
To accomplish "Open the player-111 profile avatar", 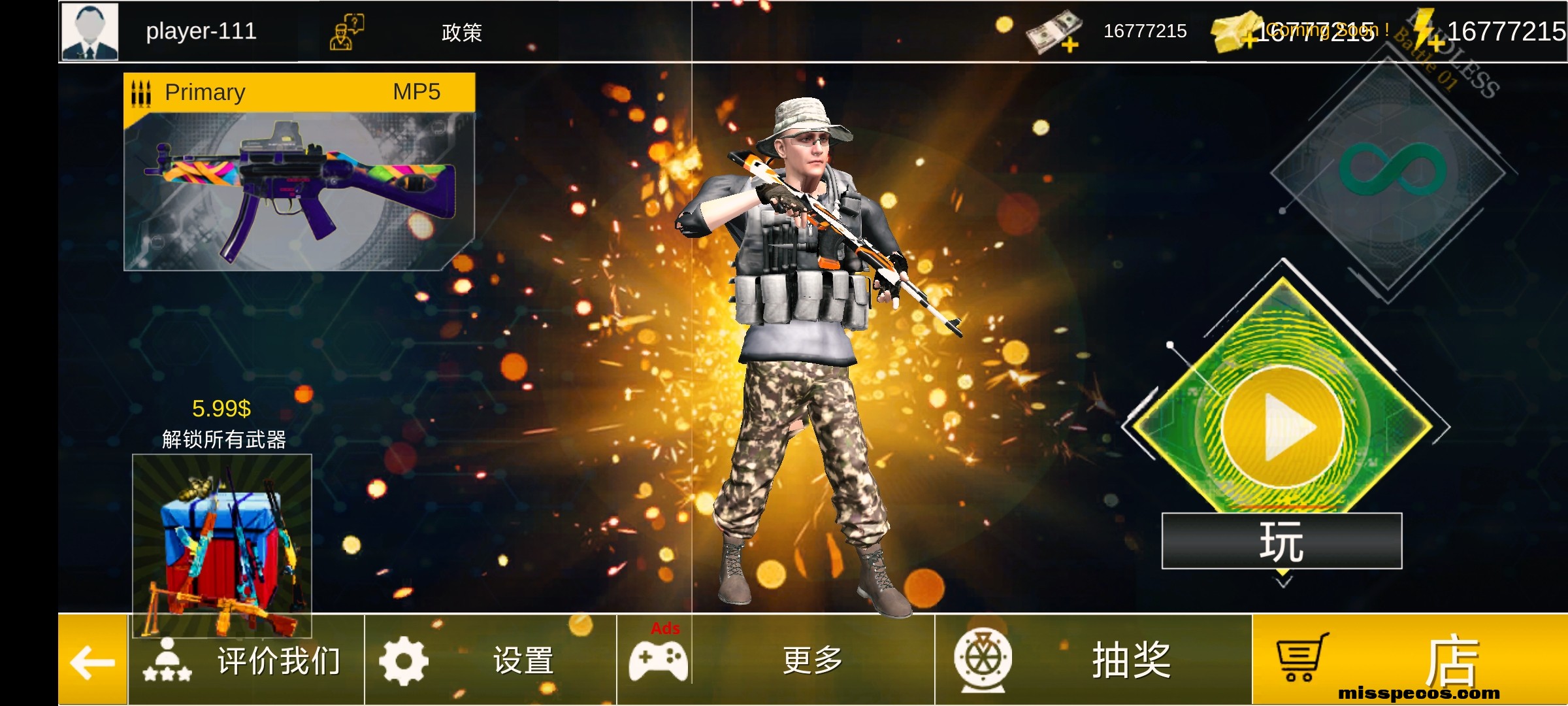I will tap(90, 31).
